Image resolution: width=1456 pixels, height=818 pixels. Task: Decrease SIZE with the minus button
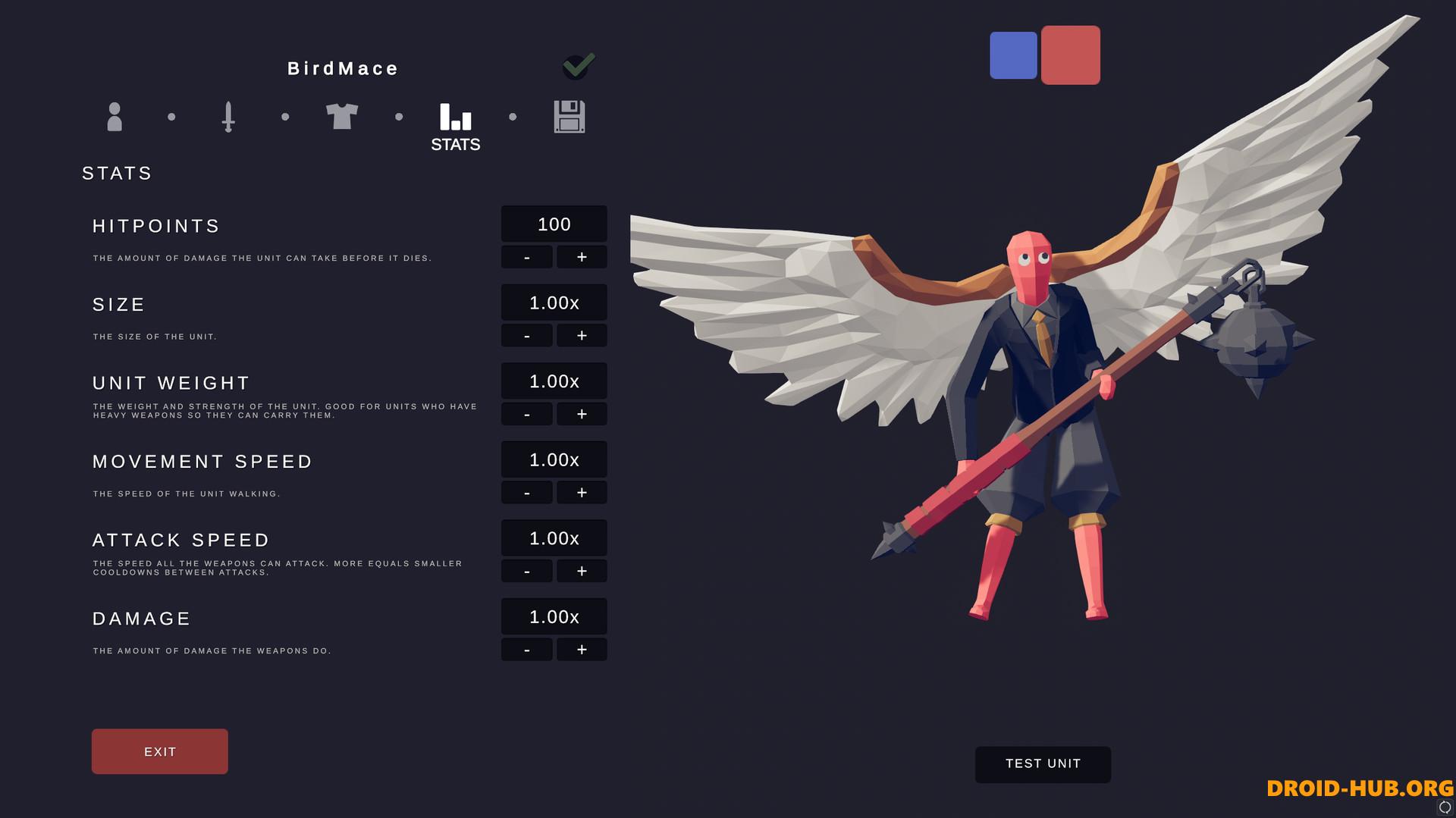click(x=526, y=335)
